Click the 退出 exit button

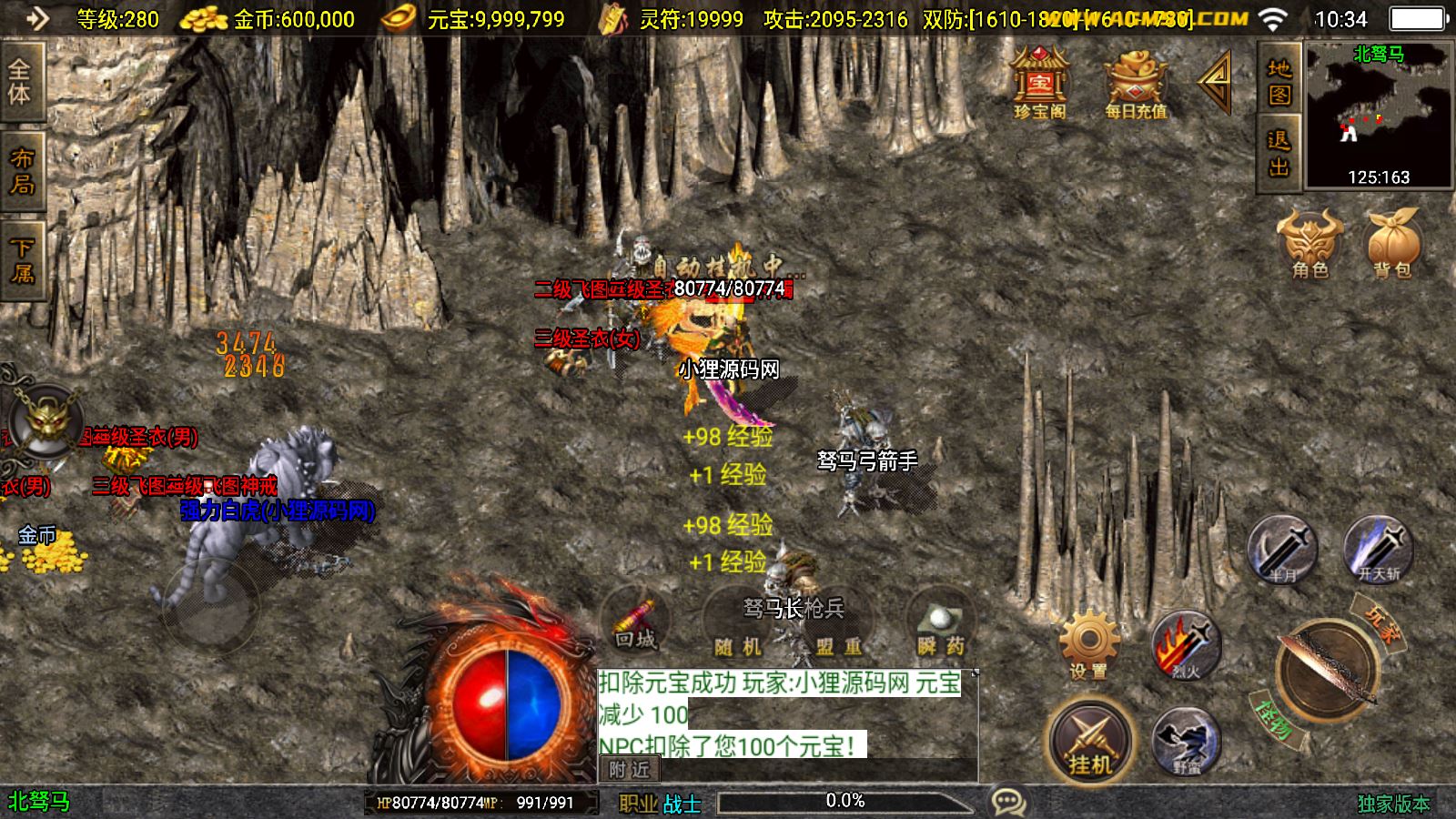1279,153
